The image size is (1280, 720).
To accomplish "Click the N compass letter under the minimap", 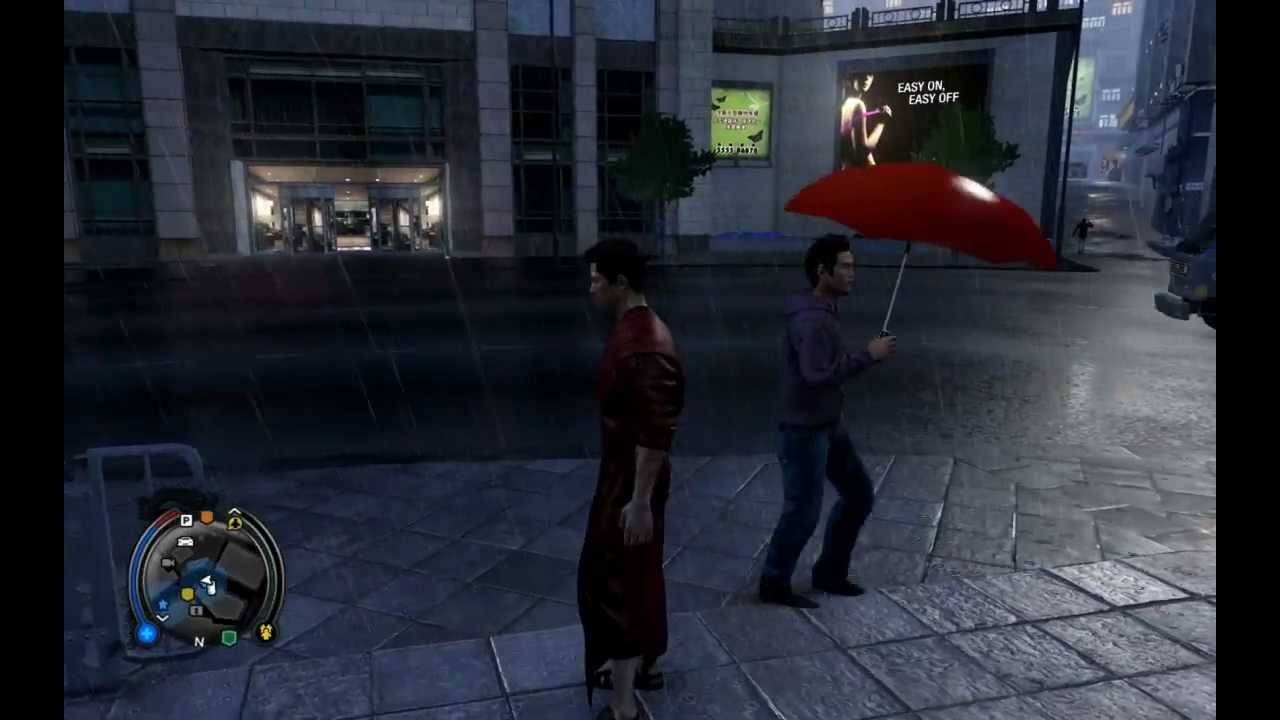I will 200,641.
